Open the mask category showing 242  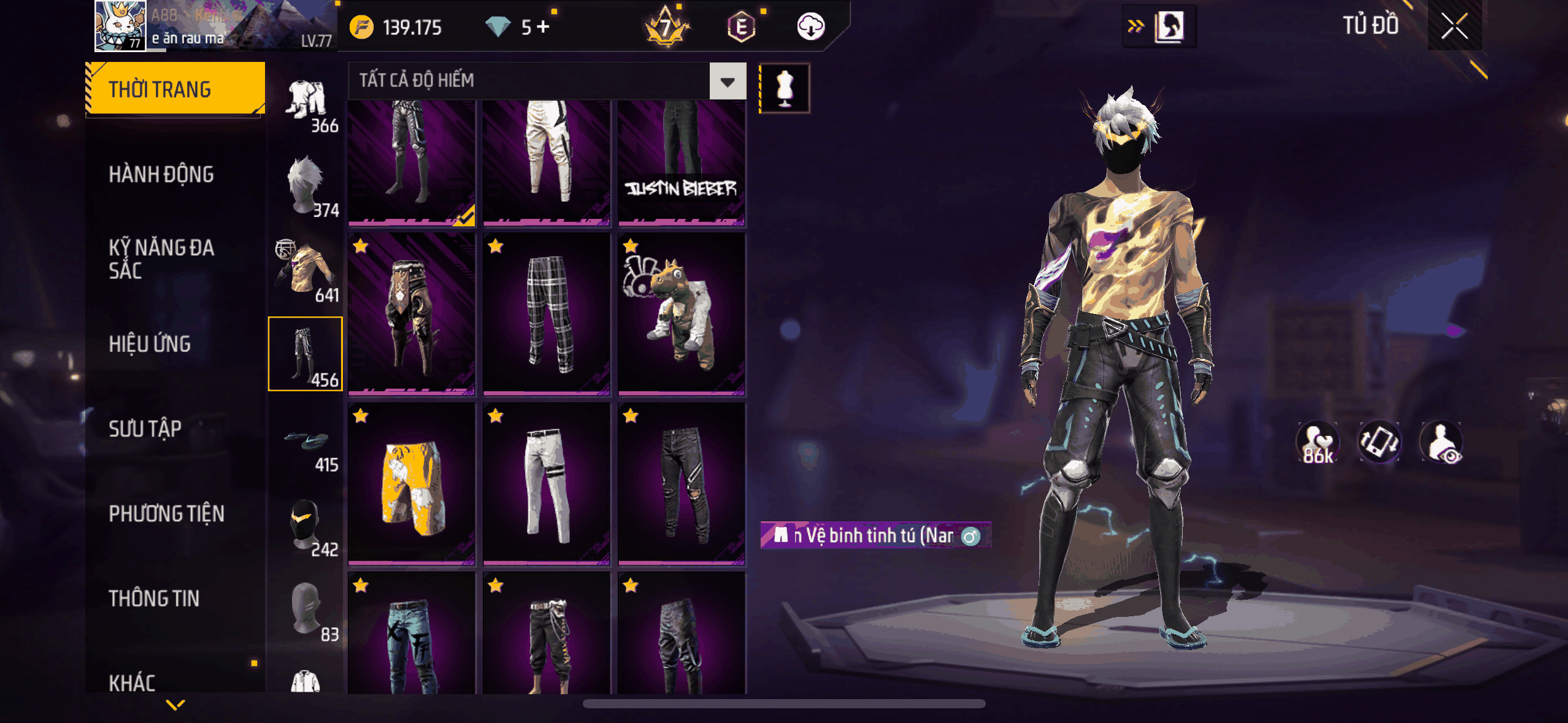[x=306, y=526]
